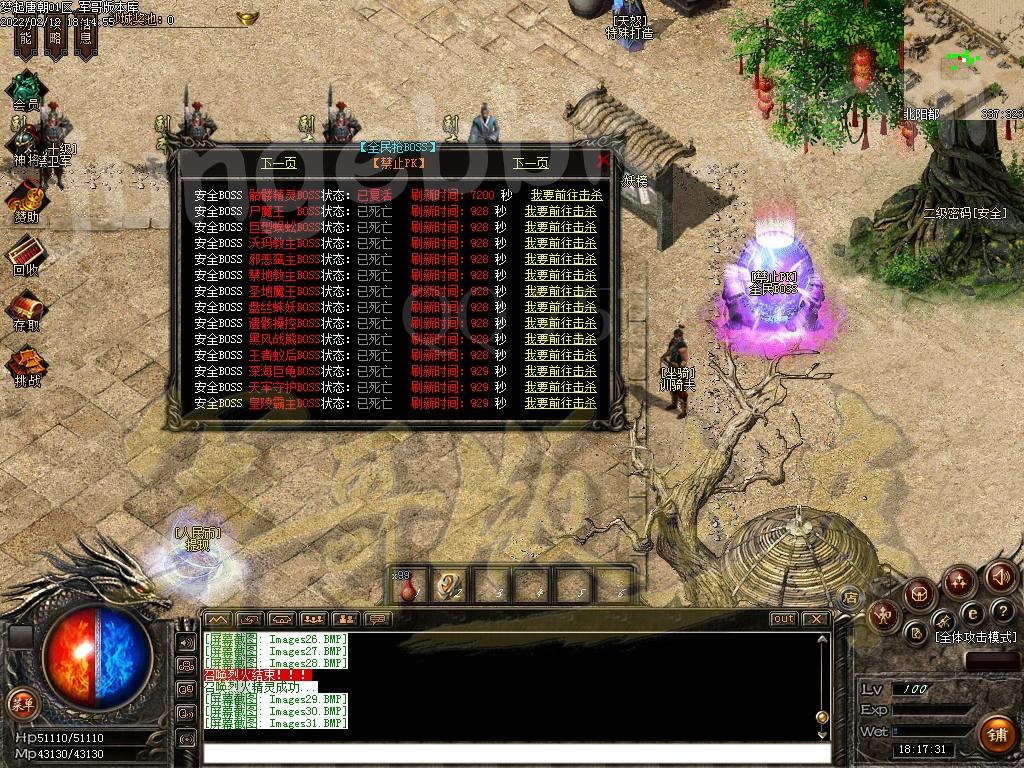This screenshot has width=1024, height=768.
Task: Open the round 铺 shop button
Action: pos(995,735)
